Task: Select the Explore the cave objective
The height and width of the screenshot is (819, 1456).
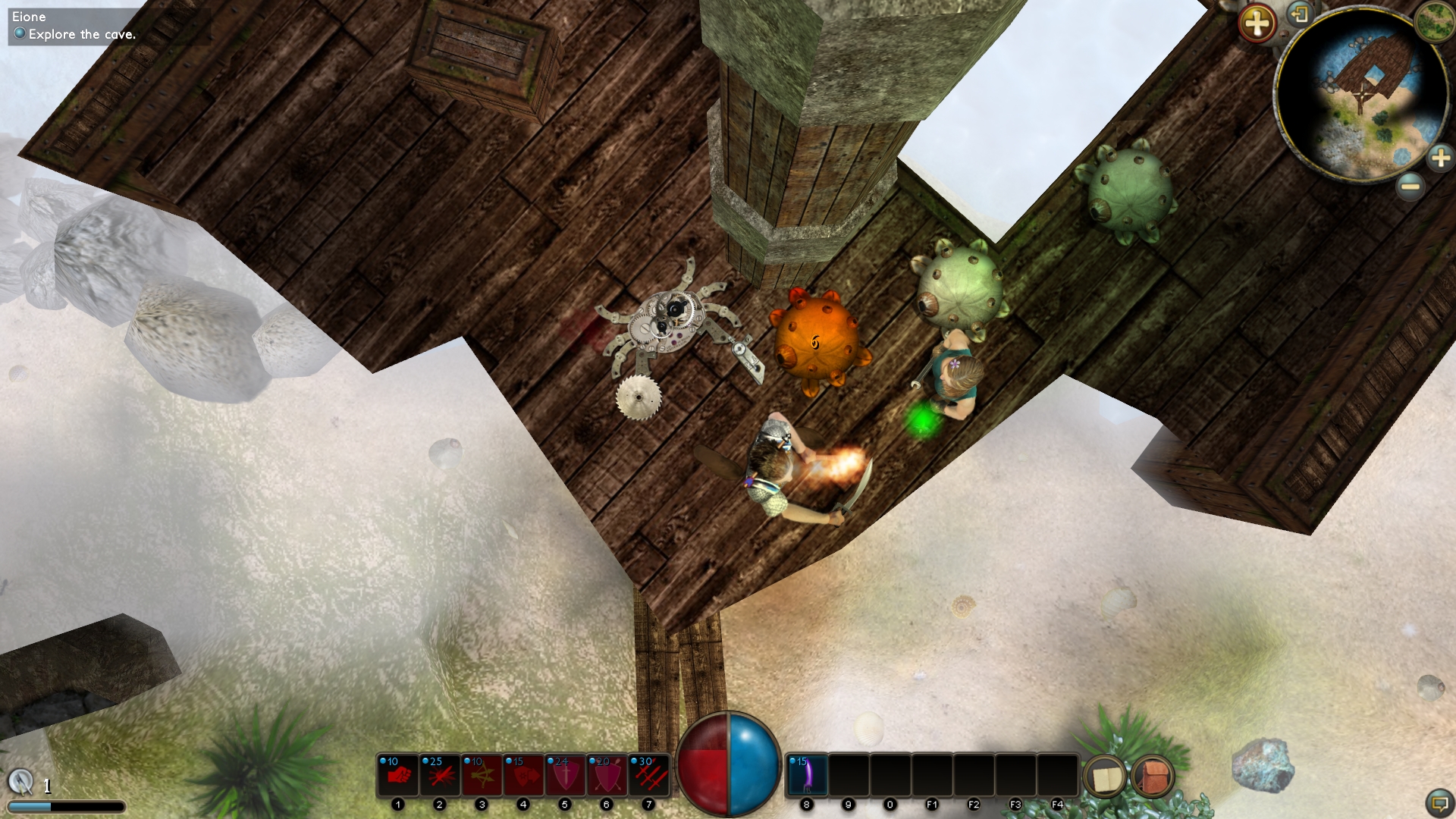Action: click(82, 34)
